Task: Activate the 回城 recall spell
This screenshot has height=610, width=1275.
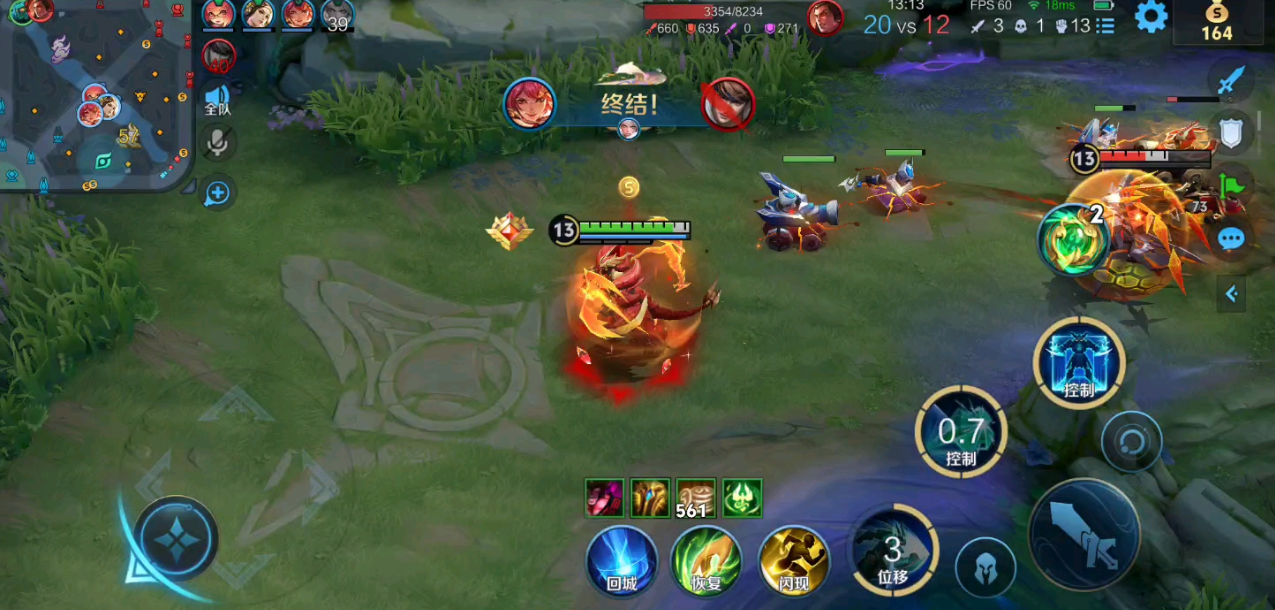Action: [x=621, y=561]
